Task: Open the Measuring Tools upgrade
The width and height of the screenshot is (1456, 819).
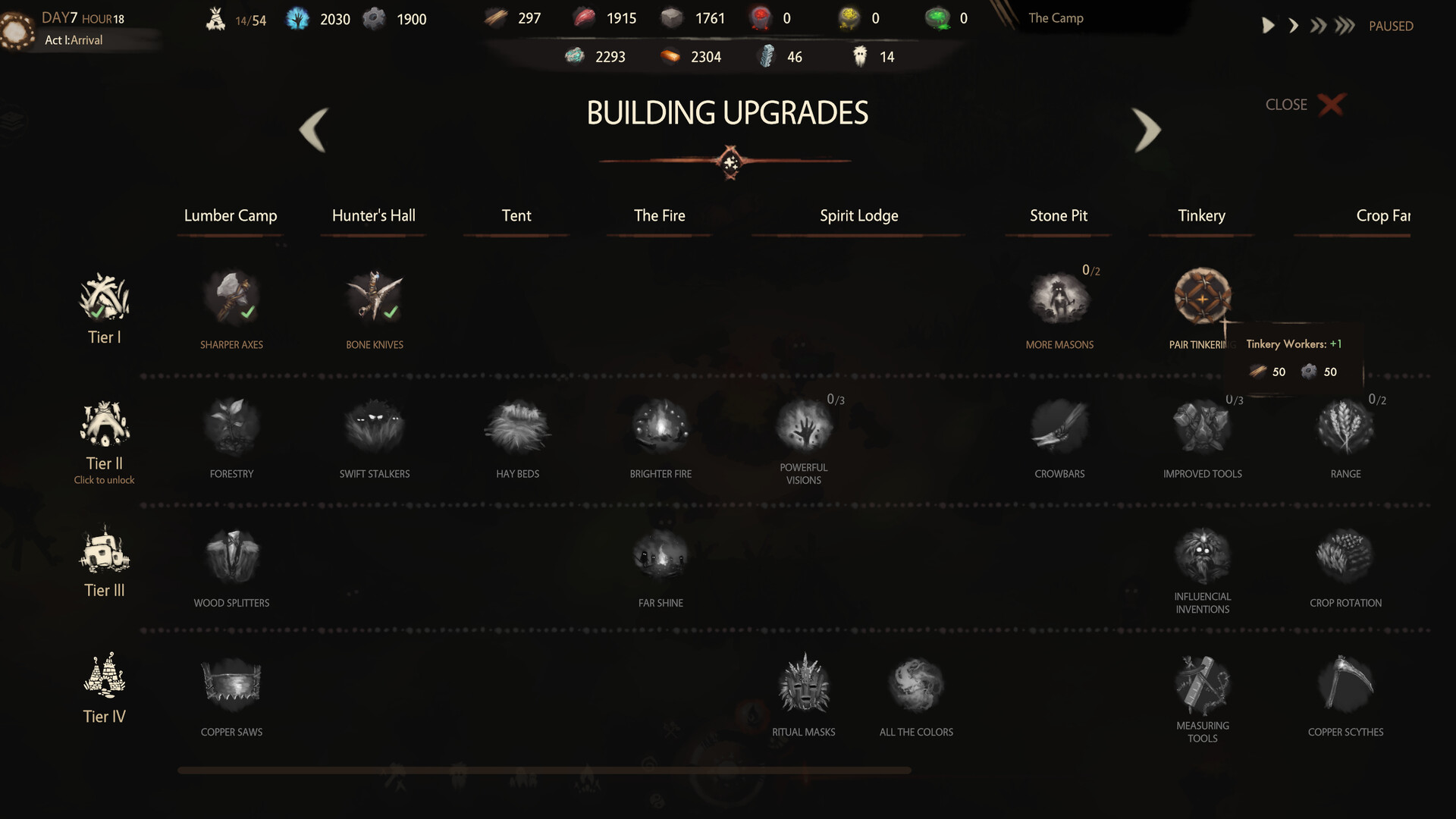Action: tap(1202, 685)
